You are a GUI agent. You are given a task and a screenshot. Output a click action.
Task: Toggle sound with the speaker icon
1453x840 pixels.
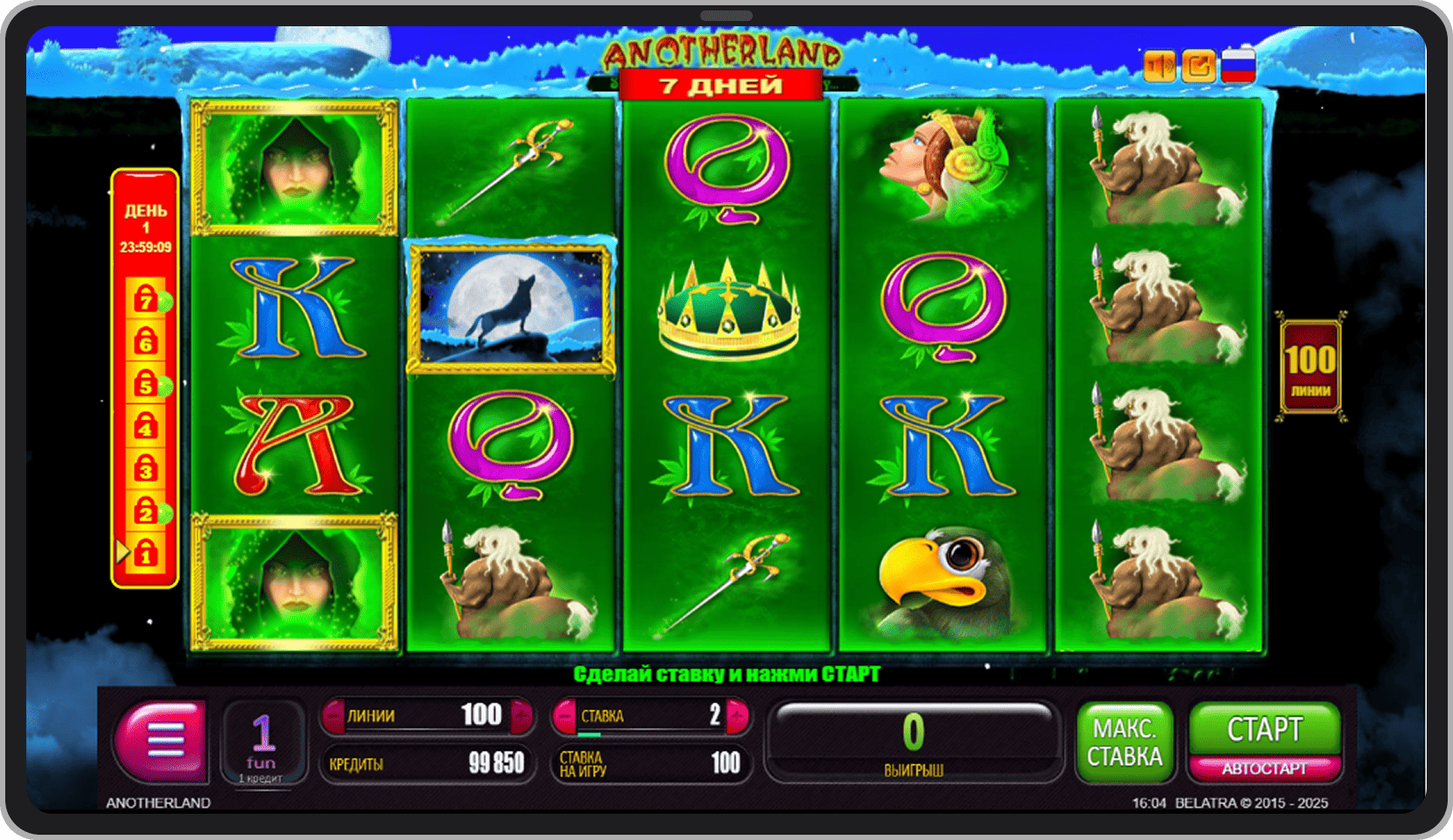1160,66
